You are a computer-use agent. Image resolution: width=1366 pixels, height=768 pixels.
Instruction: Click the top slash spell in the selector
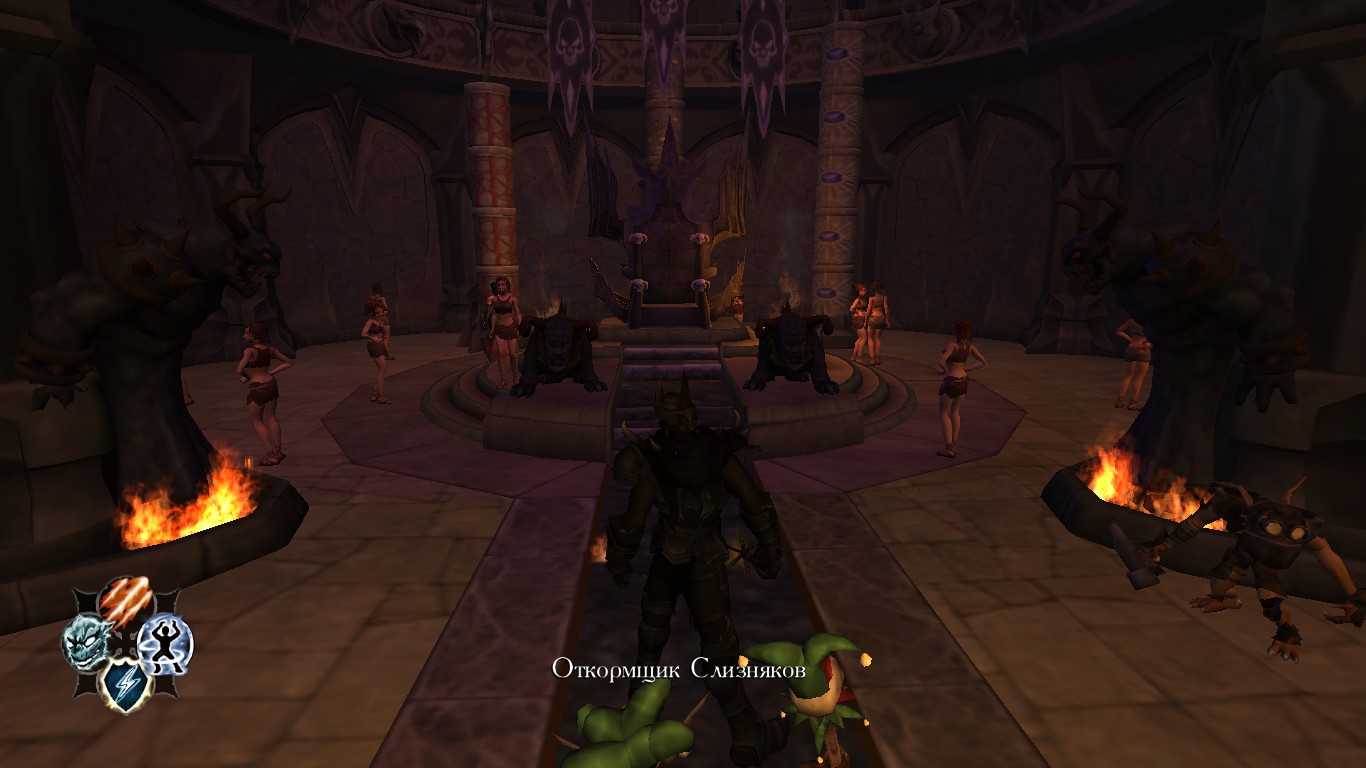click(124, 600)
